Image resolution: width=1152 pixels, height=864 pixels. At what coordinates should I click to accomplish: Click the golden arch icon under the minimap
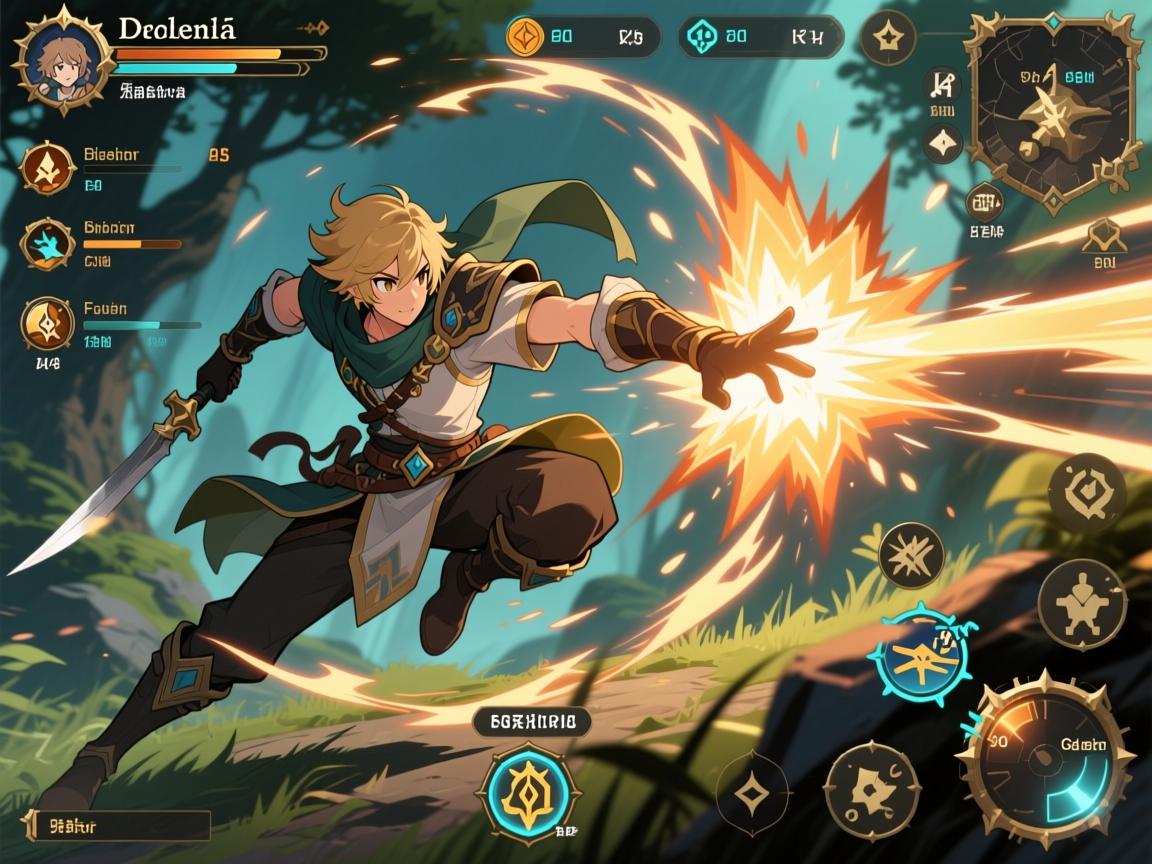1103,236
